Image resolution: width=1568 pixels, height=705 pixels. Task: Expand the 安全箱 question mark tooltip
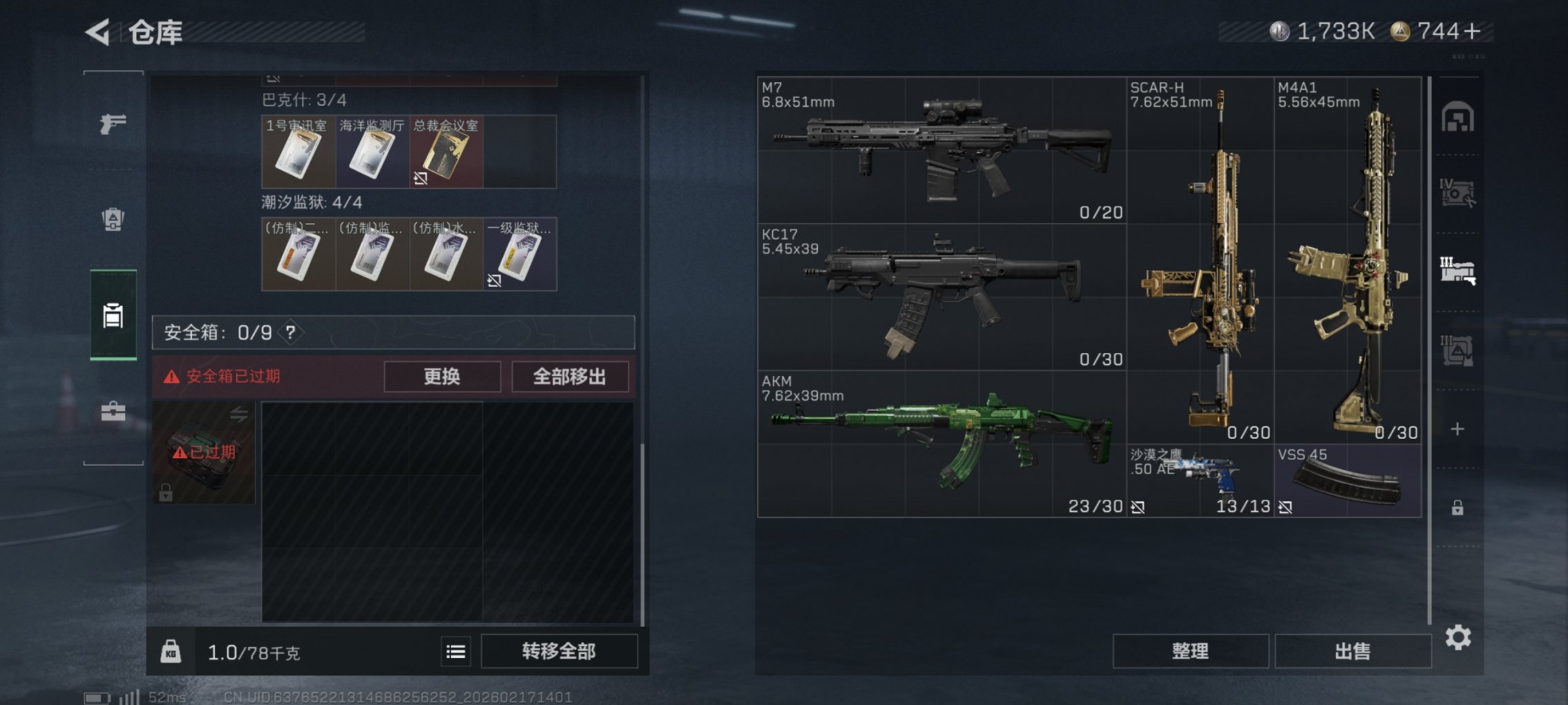pos(290,331)
